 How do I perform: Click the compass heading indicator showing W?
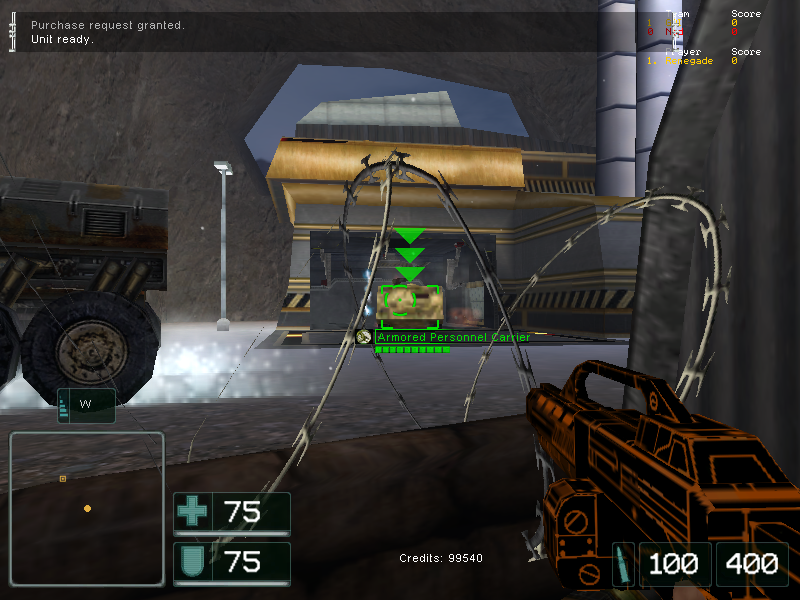click(x=86, y=405)
